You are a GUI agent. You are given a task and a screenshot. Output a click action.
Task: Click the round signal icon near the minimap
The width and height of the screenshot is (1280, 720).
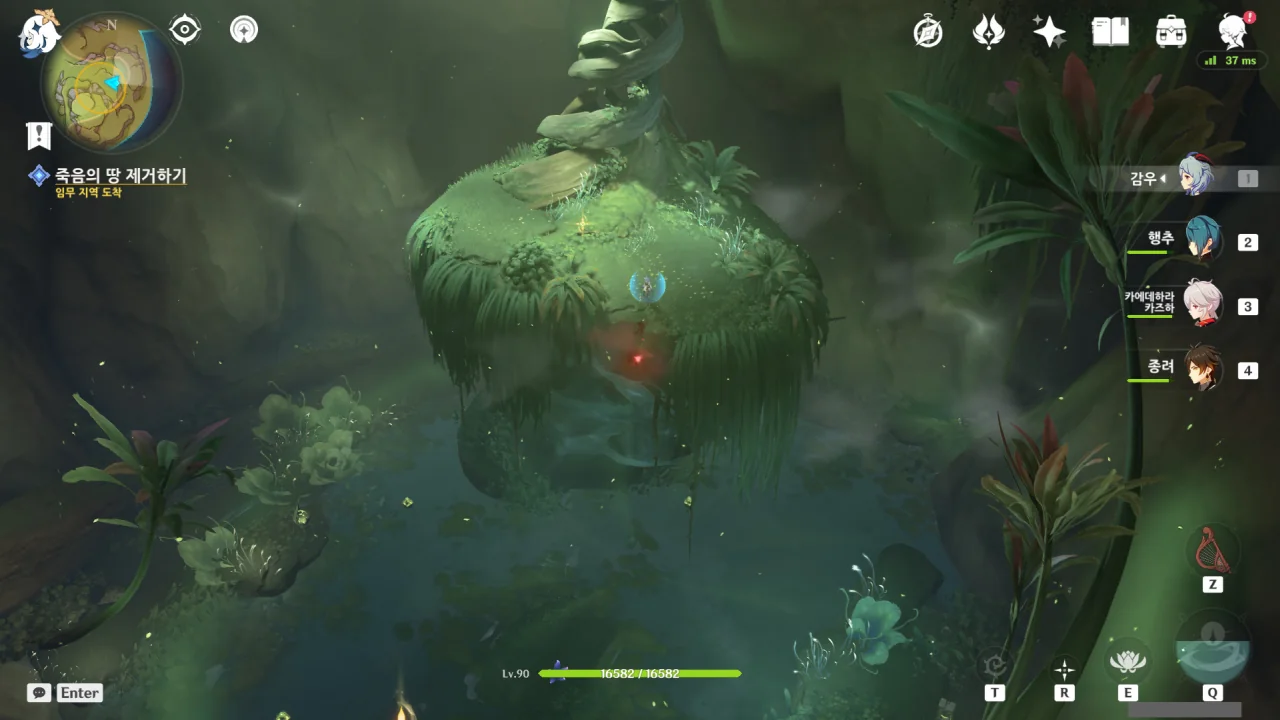(243, 30)
